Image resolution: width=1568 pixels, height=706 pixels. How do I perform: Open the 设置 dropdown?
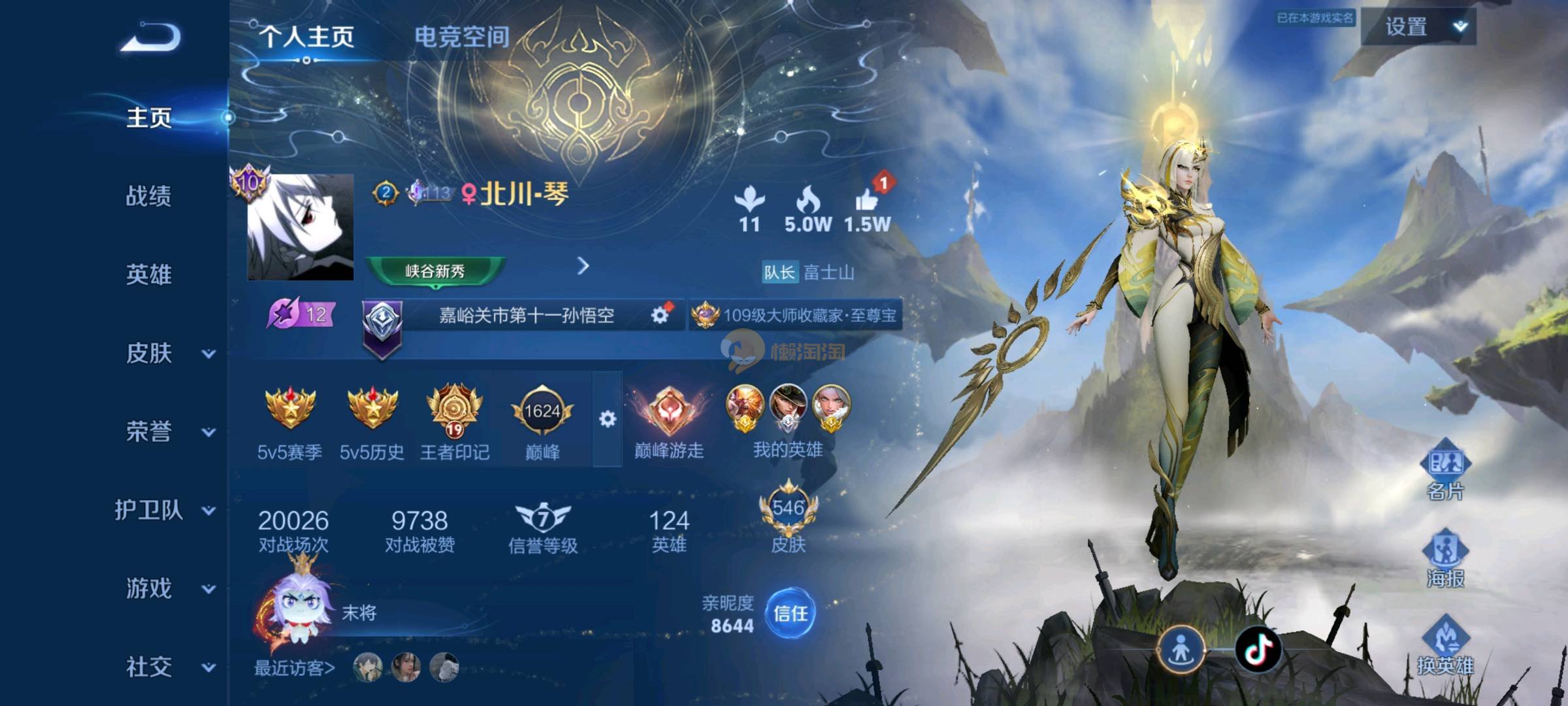[1418, 27]
